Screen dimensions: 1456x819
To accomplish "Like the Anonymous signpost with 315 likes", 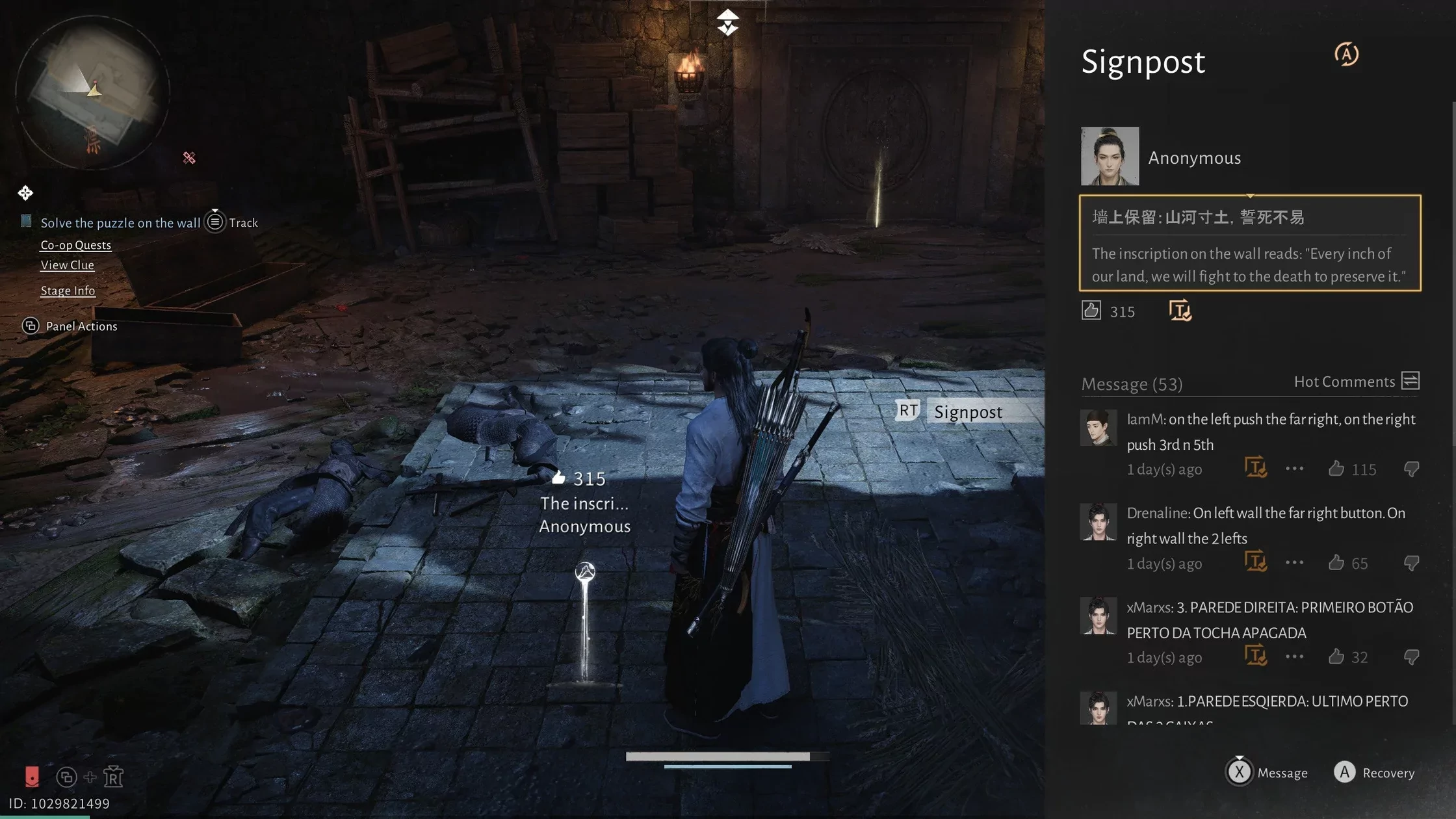I will (1091, 311).
